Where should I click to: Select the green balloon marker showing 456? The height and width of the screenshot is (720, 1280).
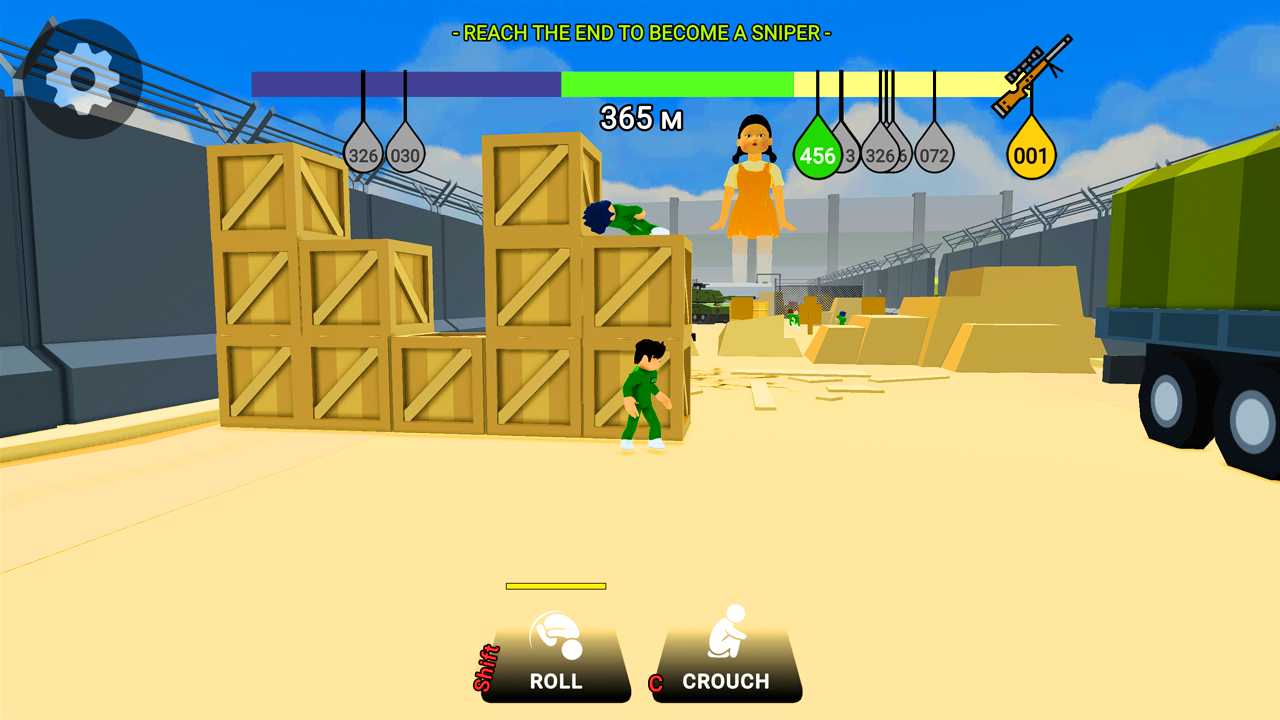816,152
